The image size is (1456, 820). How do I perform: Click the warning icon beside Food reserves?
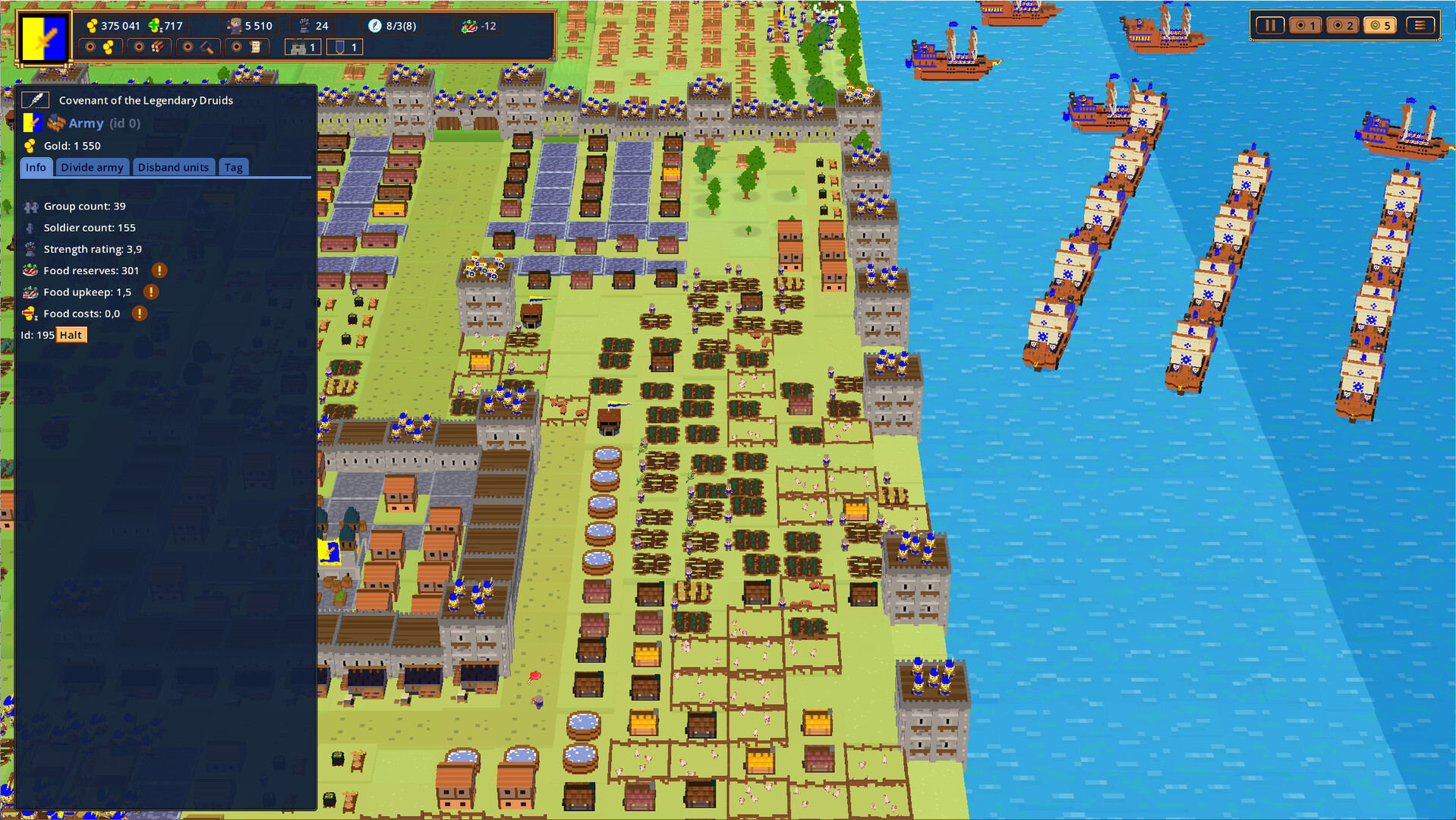(159, 270)
